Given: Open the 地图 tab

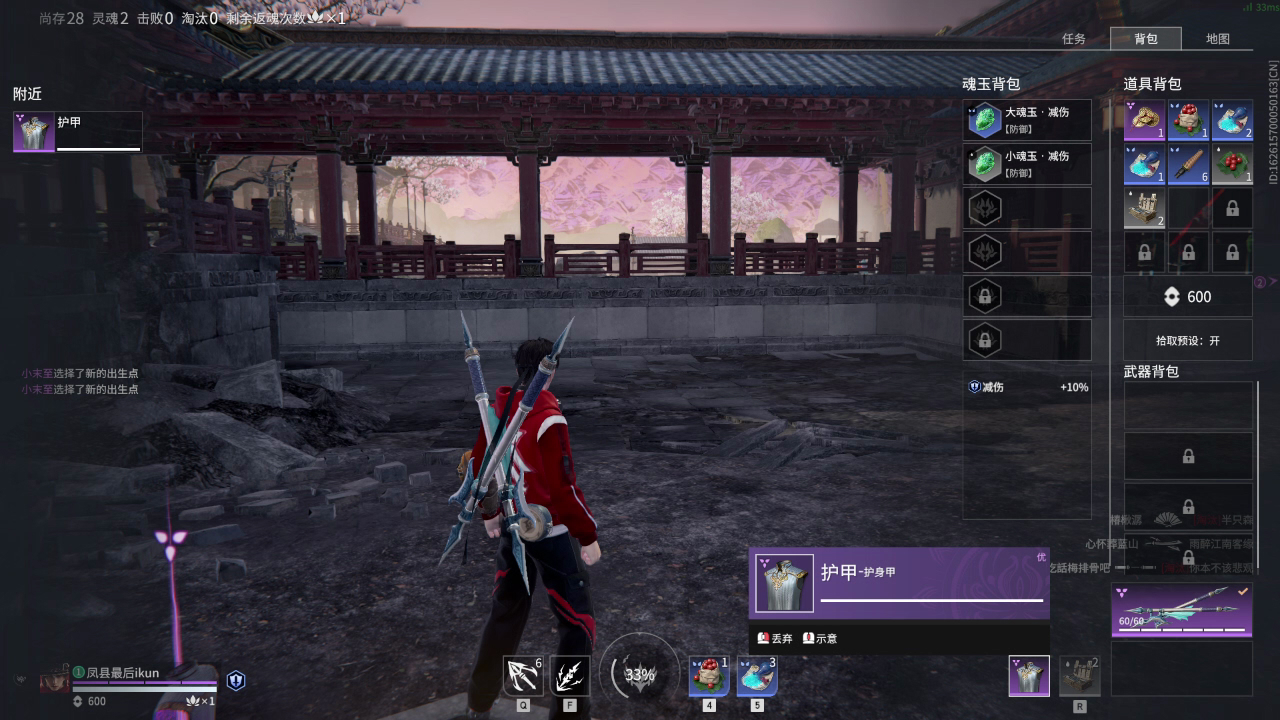Looking at the screenshot, I should point(1217,39).
